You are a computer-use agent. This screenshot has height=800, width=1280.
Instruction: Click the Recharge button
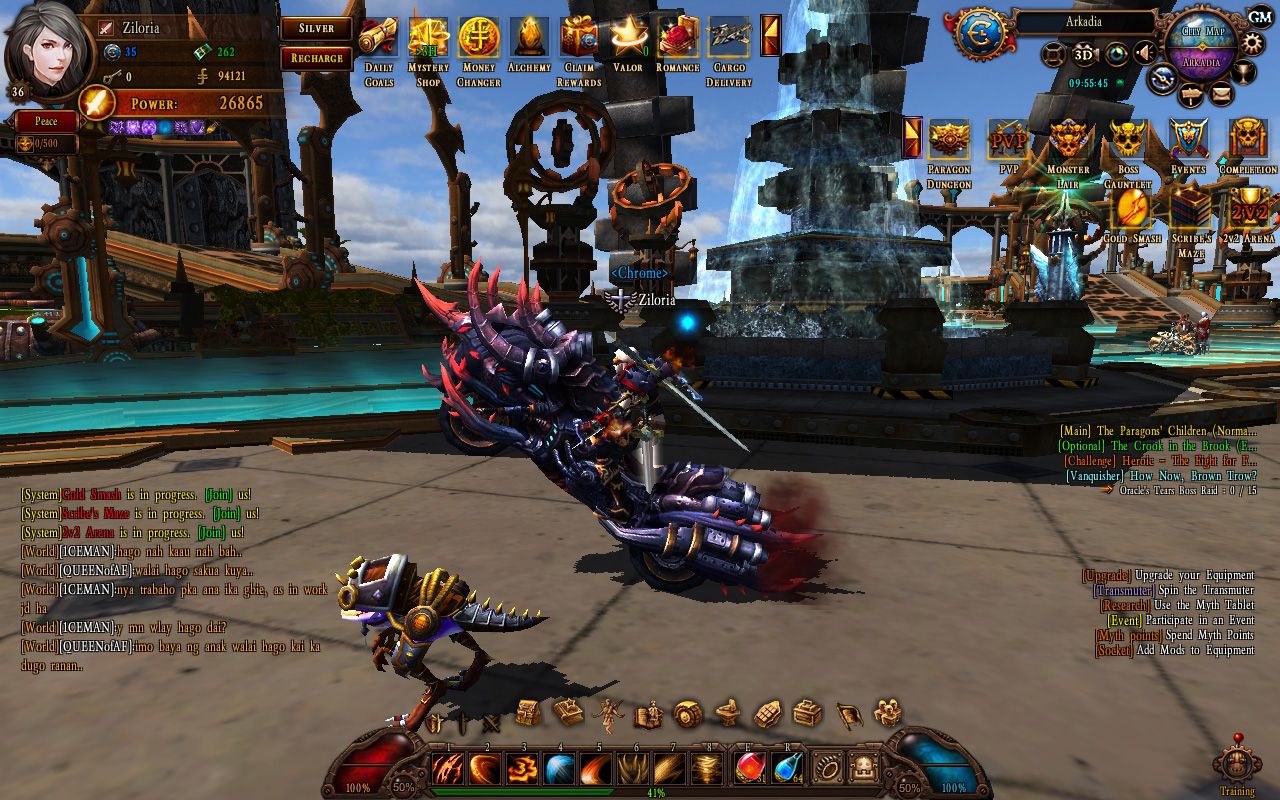click(x=316, y=58)
